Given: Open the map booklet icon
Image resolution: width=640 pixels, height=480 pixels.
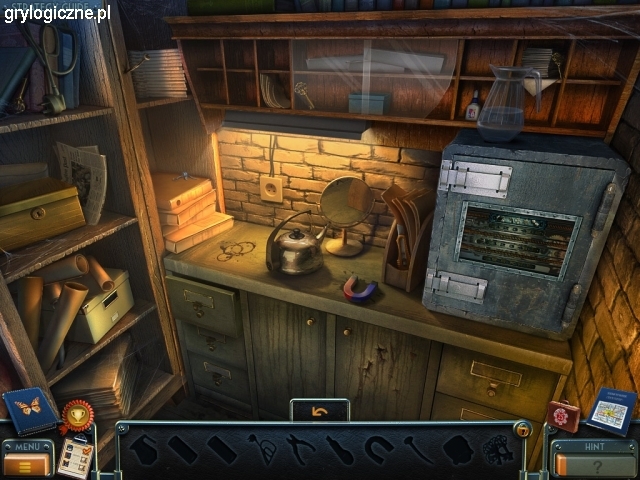Looking at the screenshot, I should tap(610, 410).
